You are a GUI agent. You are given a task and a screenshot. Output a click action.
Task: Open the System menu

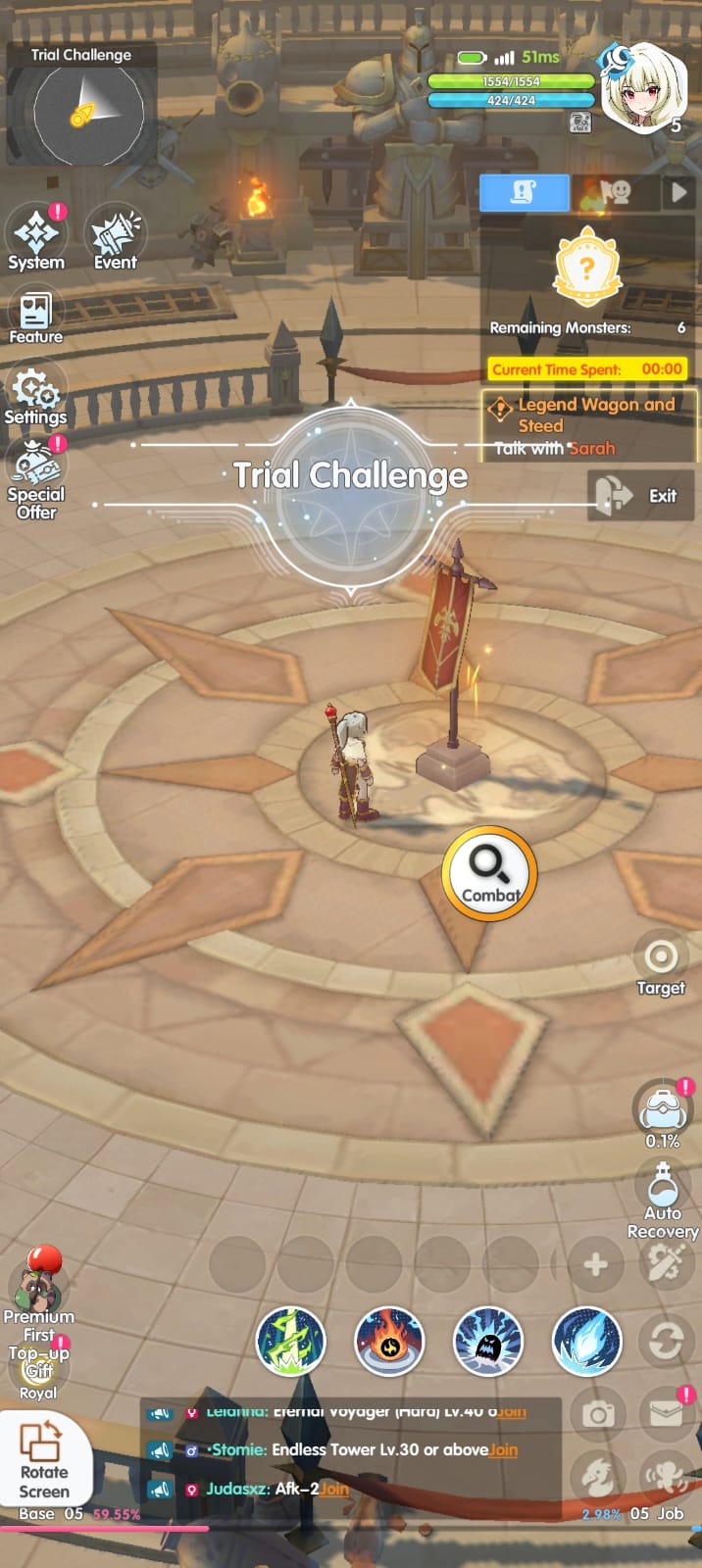pos(36,238)
